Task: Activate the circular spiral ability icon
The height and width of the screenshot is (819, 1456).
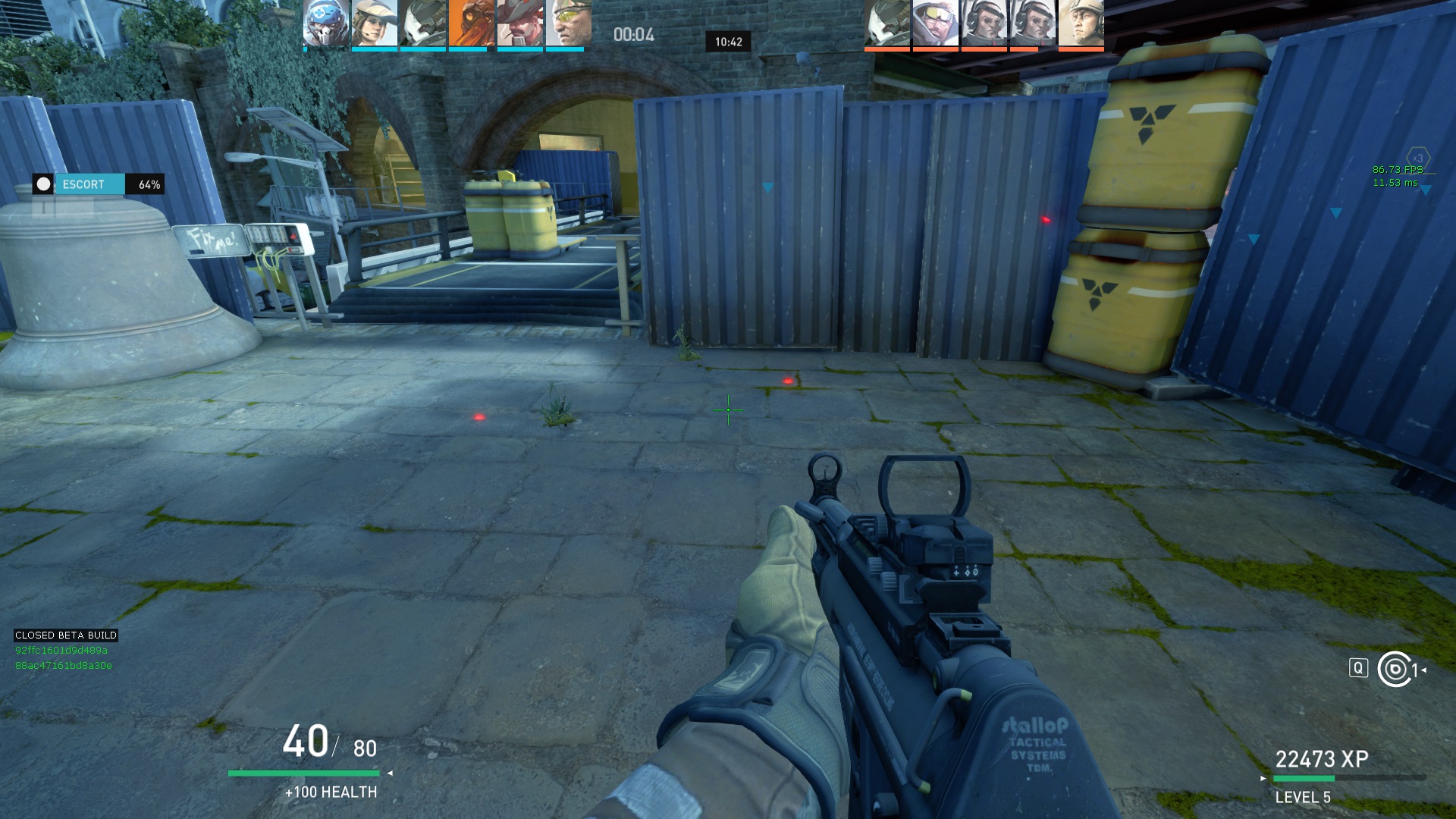Action: pyautogui.click(x=1395, y=669)
